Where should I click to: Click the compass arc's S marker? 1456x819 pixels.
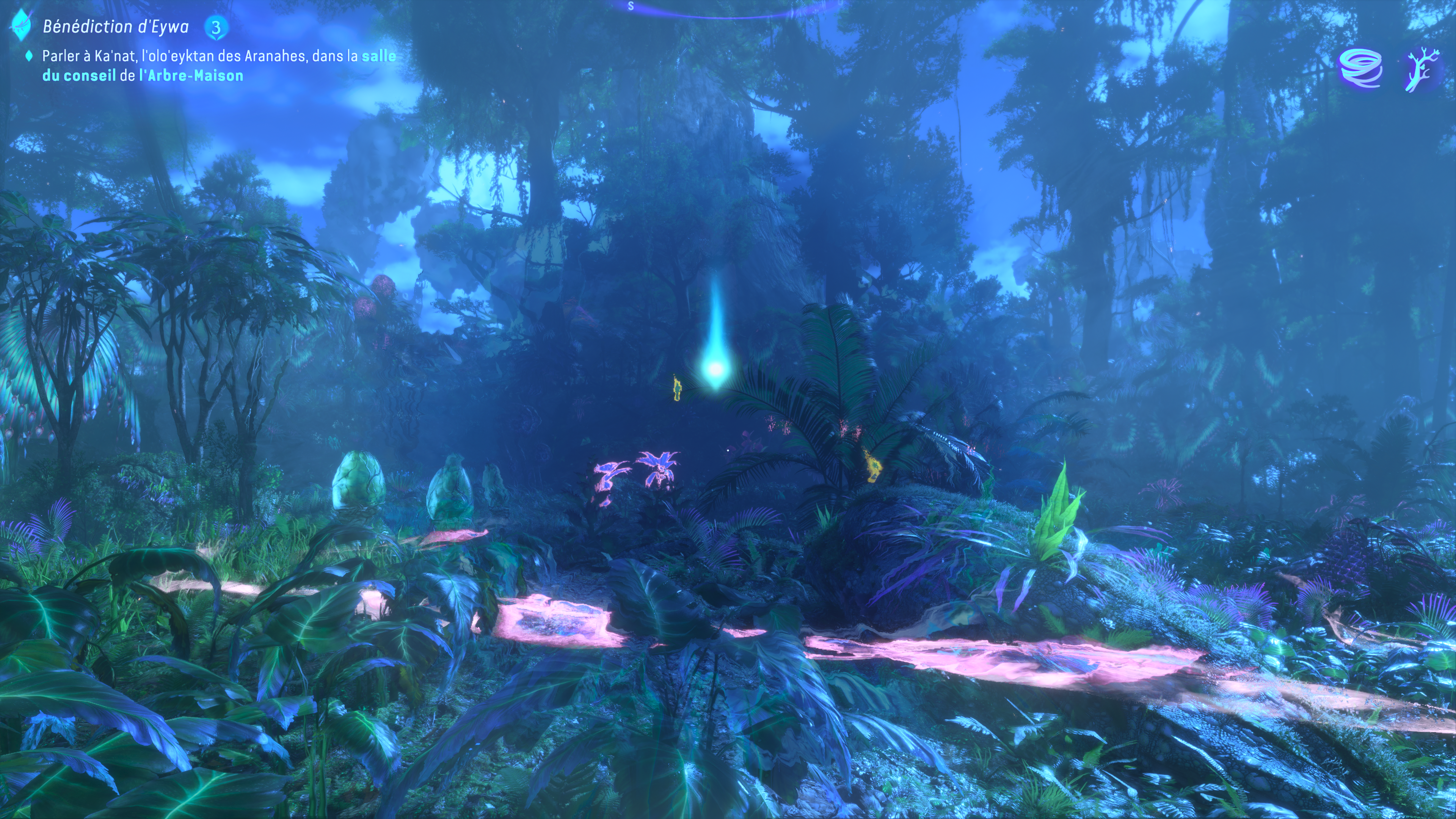631,6
